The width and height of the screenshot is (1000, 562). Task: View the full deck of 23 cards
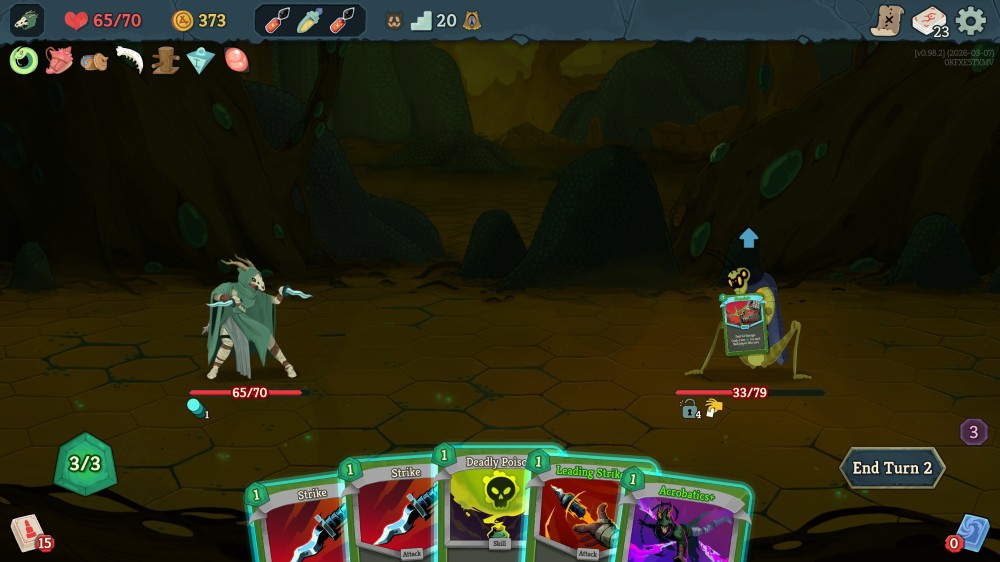tap(930, 21)
